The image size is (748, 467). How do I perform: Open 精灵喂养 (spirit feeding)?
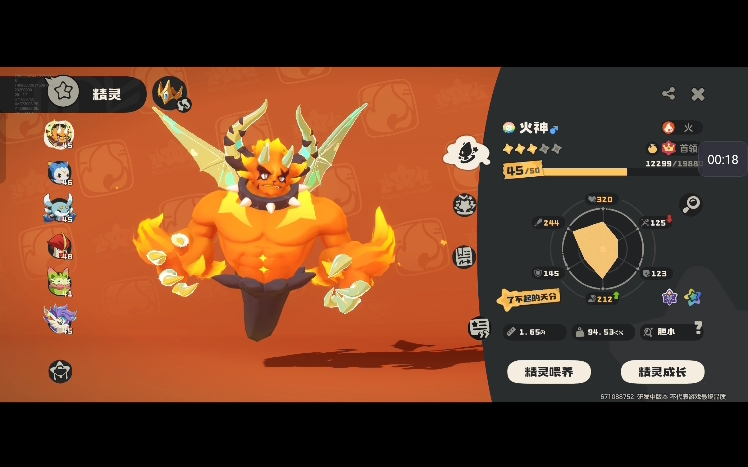tap(549, 372)
